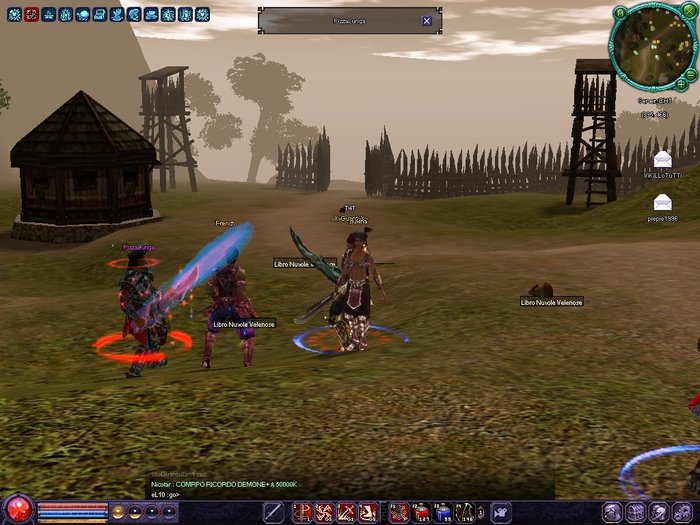Click the red orb at bottom-left corner
Image resolution: width=700 pixels, height=525 pixels.
(x=16, y=509)
